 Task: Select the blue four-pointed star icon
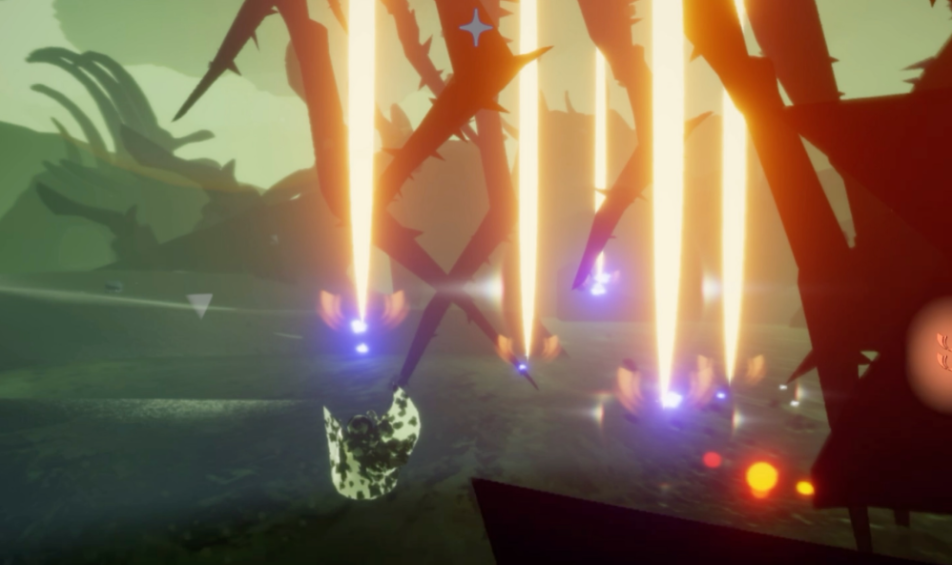point(476,27)
